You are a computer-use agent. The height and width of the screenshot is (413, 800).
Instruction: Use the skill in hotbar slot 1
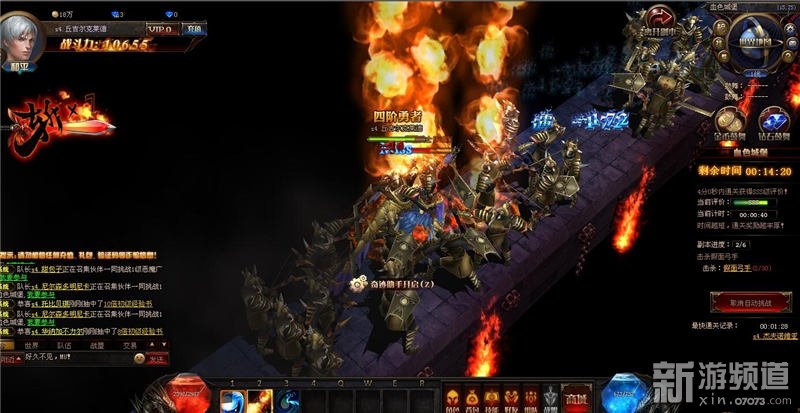233,399
